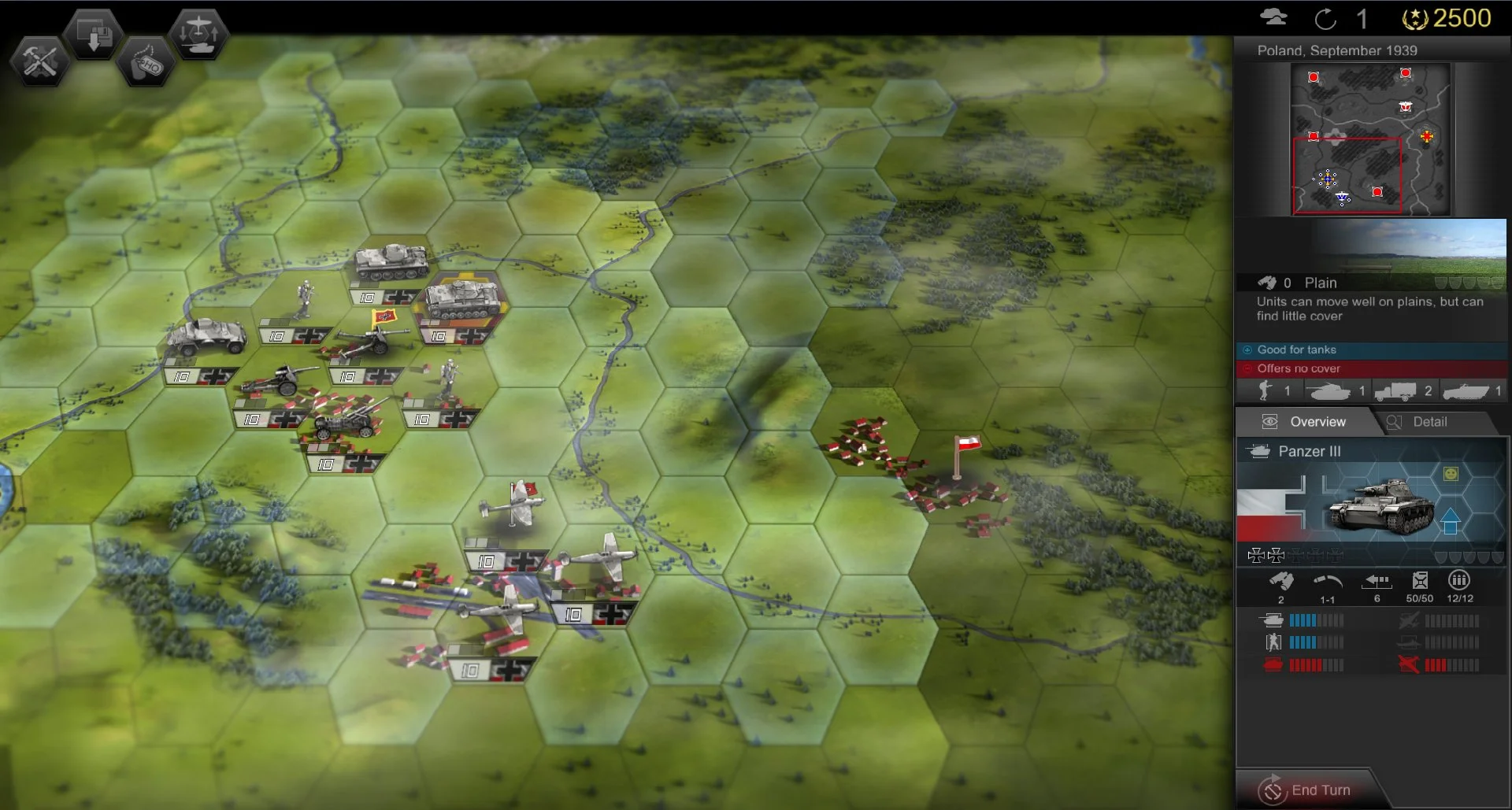Viewport: 1512px width, 810px height.
Task: Click the blue upgrade arrow for Panzer III
Action: [1451, 522]
